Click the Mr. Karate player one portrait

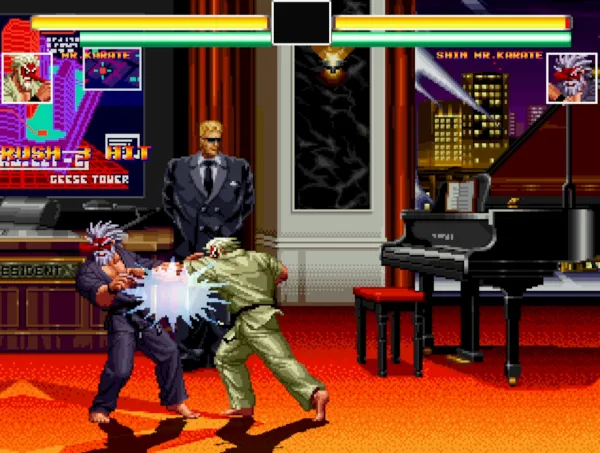[x=26, y=77]
